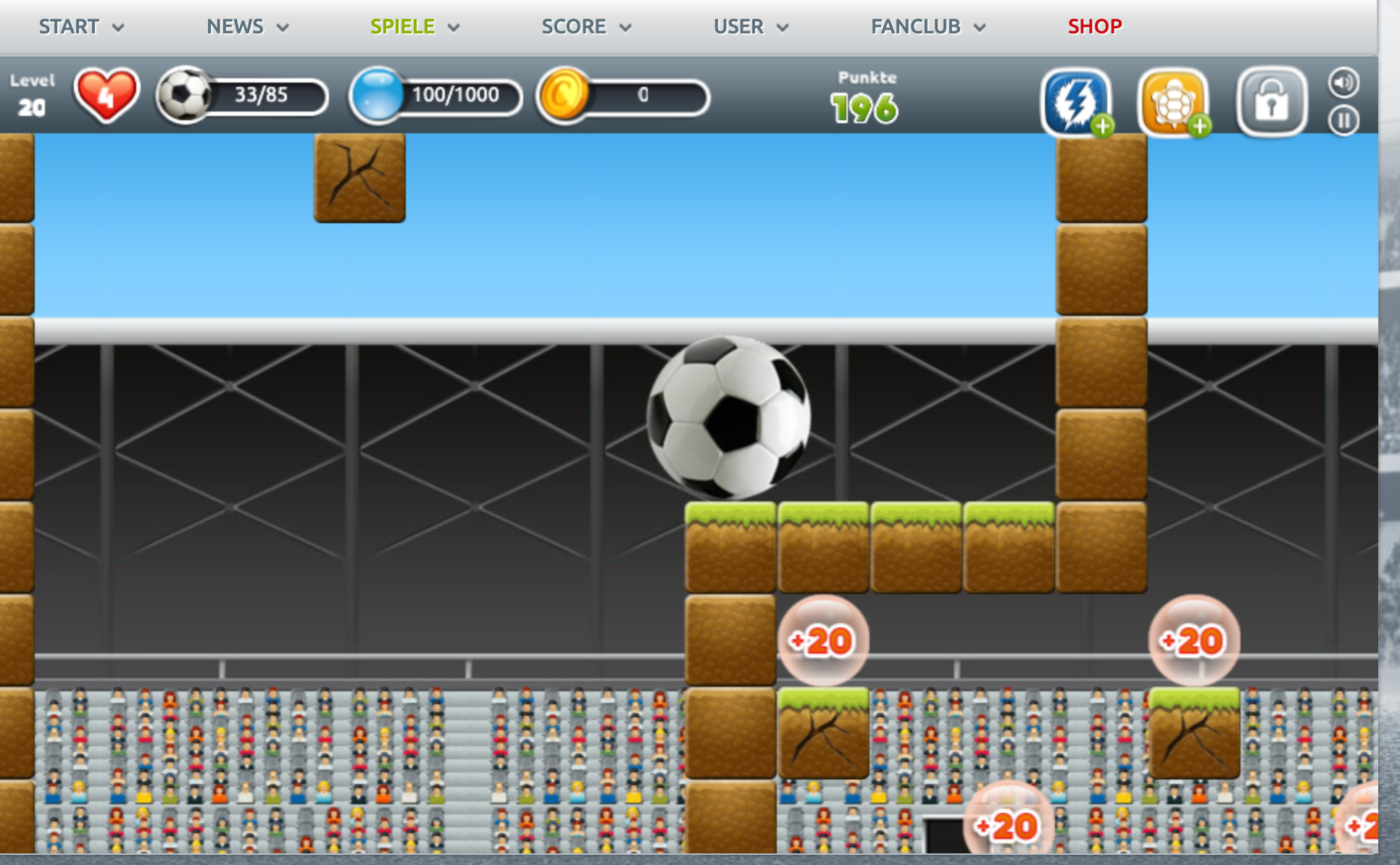Use the turtle slow-down power-up
The height and width of the screenshot is (865, 1400).
[x=1172, y=102]
